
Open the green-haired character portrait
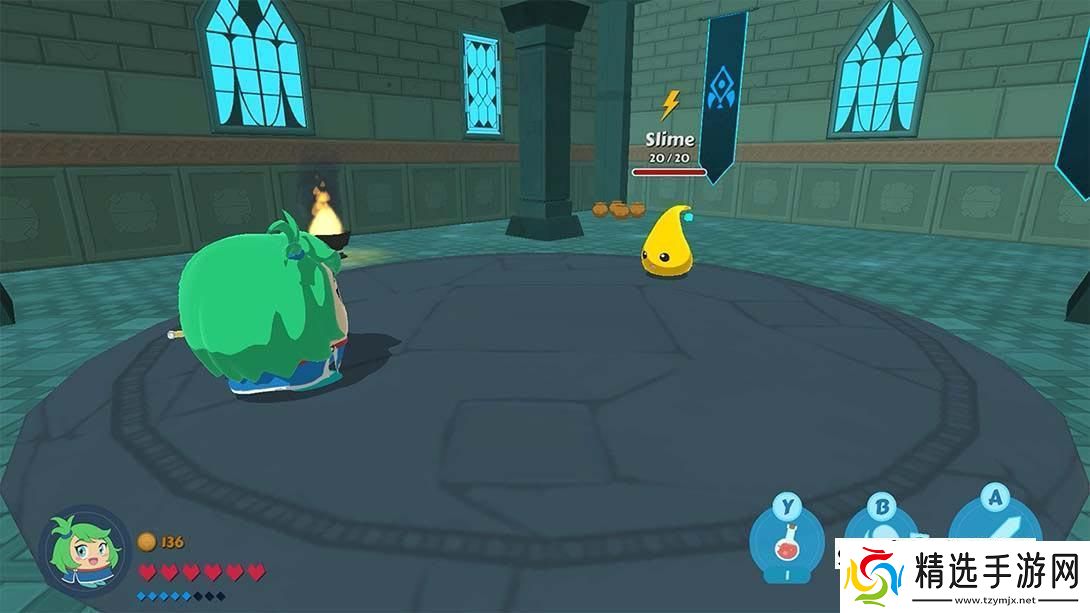[84, 553]
